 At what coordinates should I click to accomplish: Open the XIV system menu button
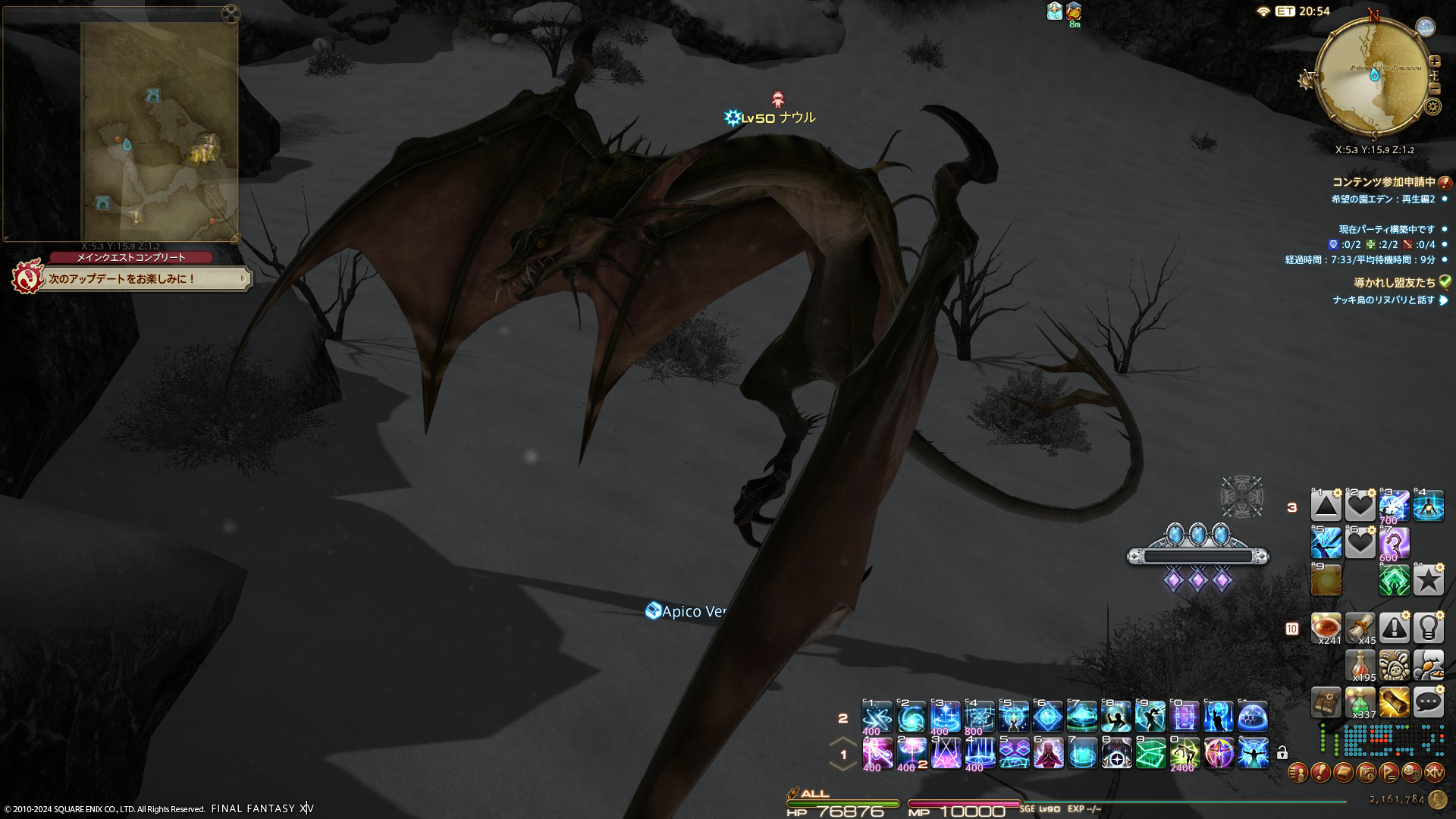[1434, 773]
